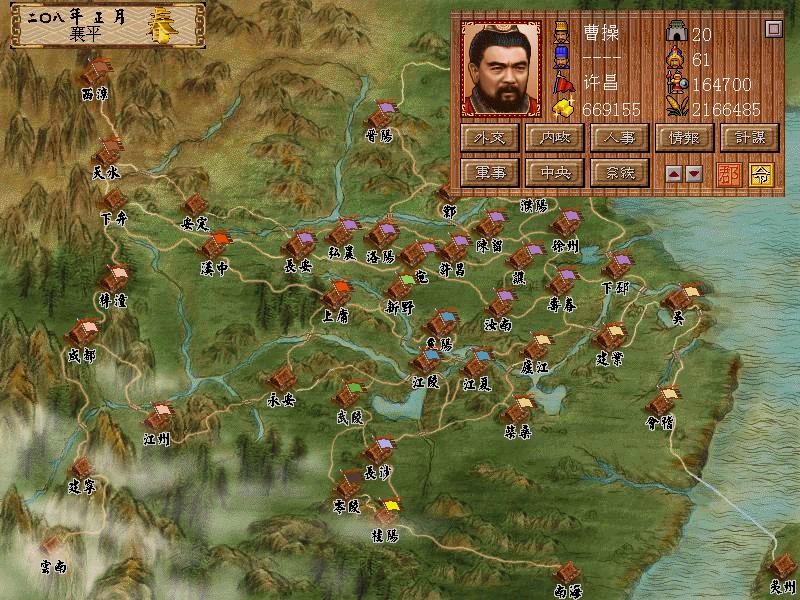The width and height of the screenshot is (800, 600).
Task: Choose the city of 晋陽 on map
Action: (x=381, y=117)
